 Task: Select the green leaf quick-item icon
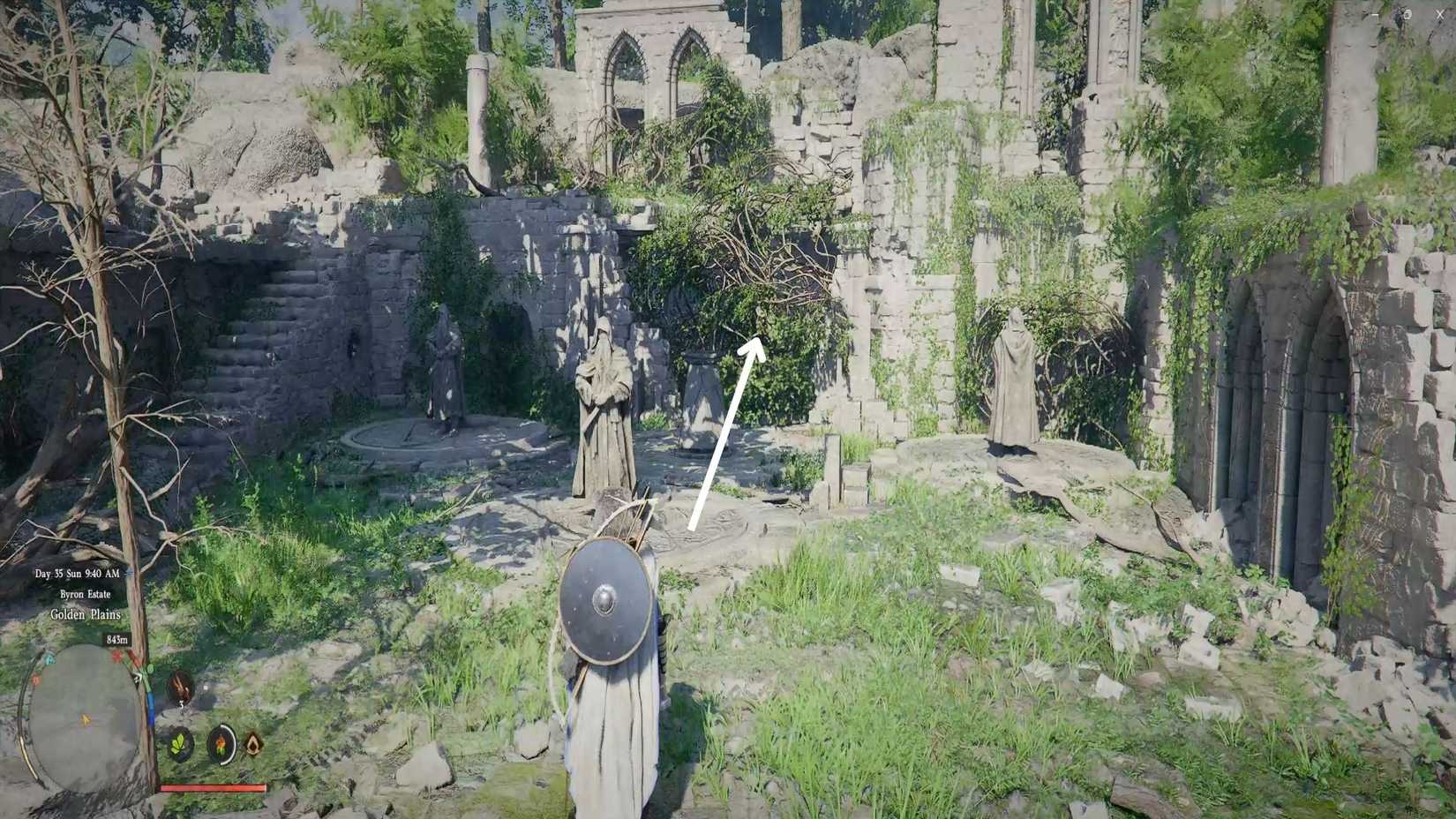coord(177,745)
